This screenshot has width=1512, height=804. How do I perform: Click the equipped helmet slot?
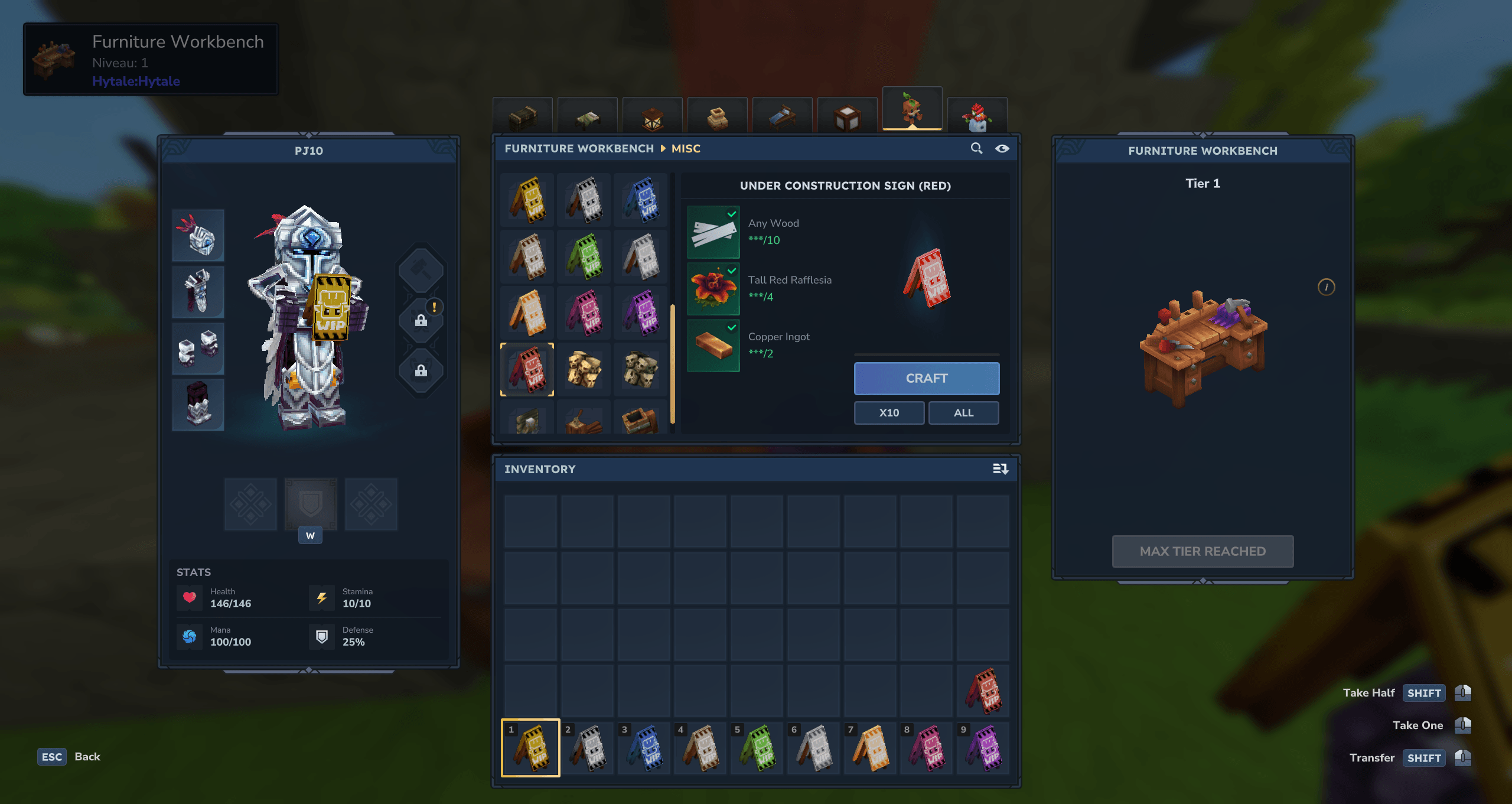click(x=198, y=235)
